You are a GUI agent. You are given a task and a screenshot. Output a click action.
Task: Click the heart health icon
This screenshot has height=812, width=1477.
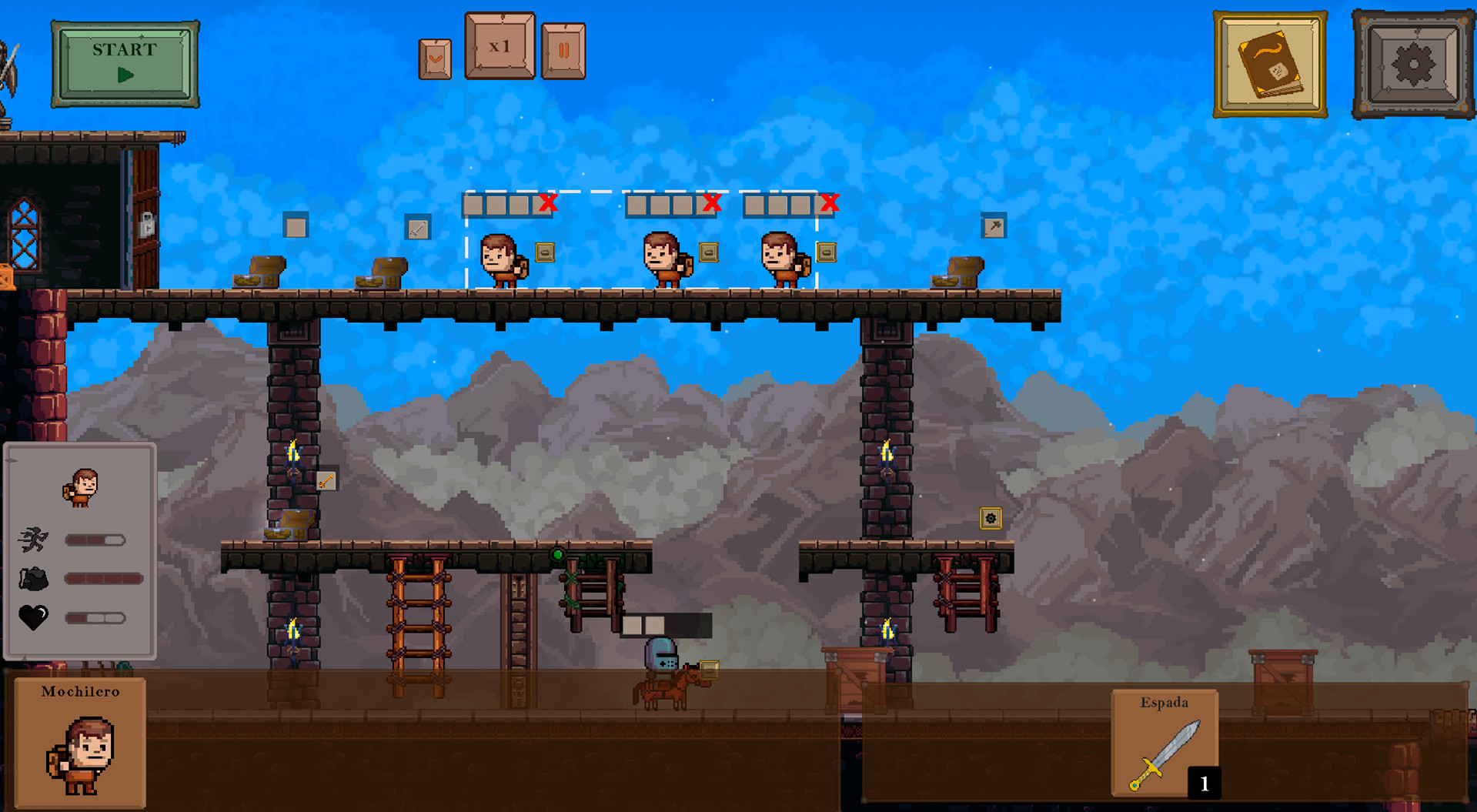34,617
